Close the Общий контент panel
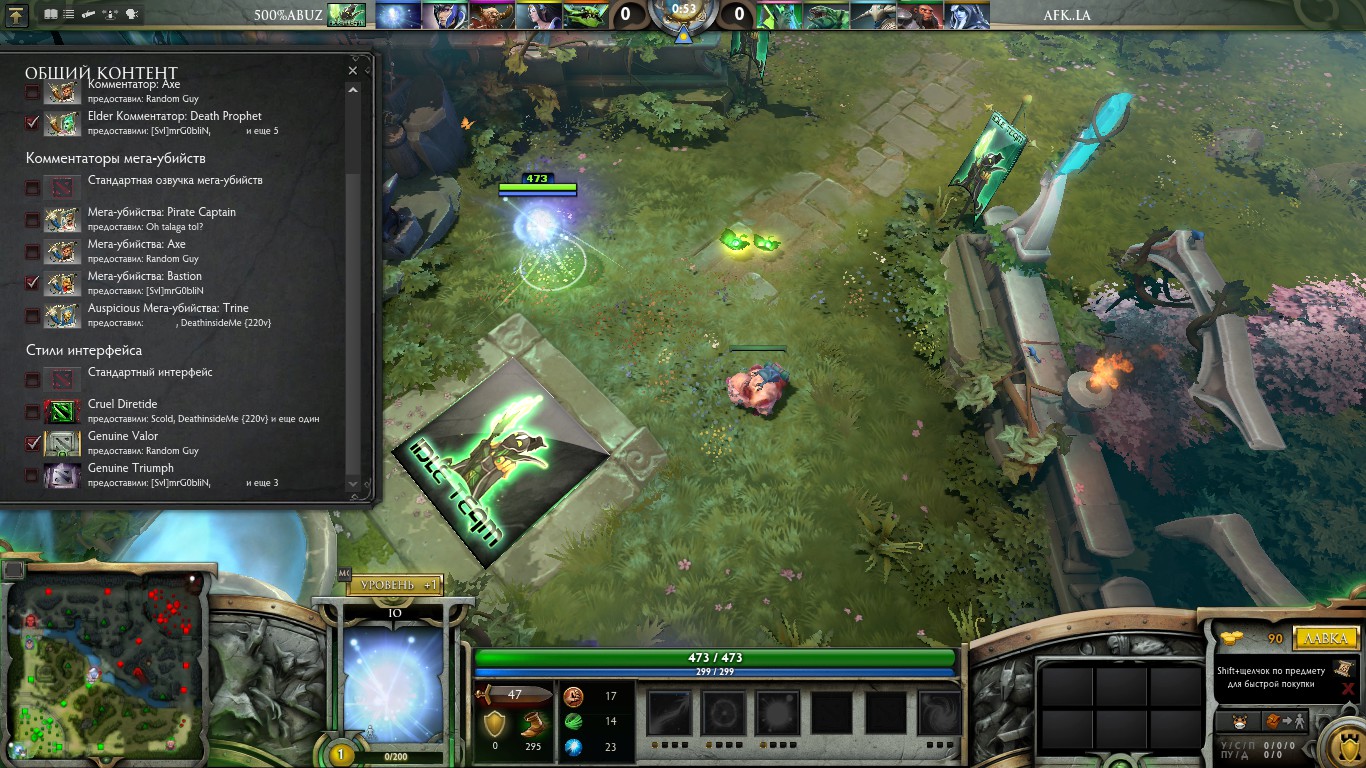This screenshot has height=768, width=1366. click(x=352, y=71)
